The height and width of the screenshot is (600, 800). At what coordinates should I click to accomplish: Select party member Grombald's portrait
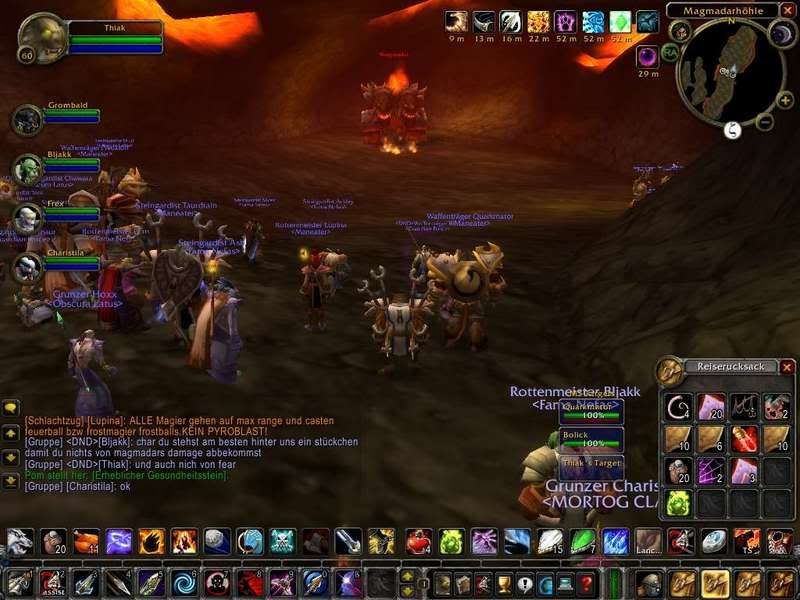tap(26, 120)
